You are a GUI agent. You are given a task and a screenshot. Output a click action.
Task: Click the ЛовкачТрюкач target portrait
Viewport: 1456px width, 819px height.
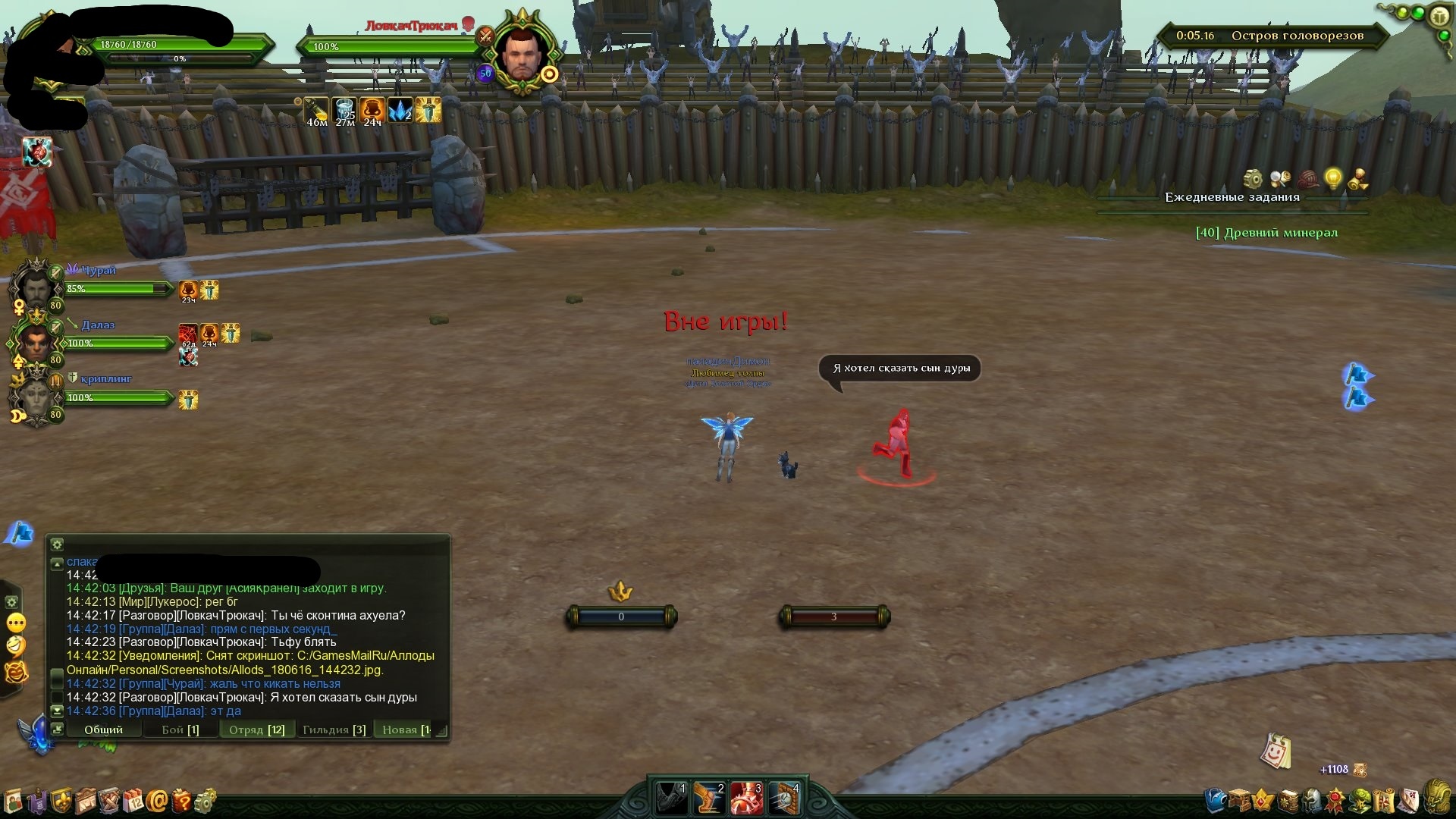[x=522, y=55]
